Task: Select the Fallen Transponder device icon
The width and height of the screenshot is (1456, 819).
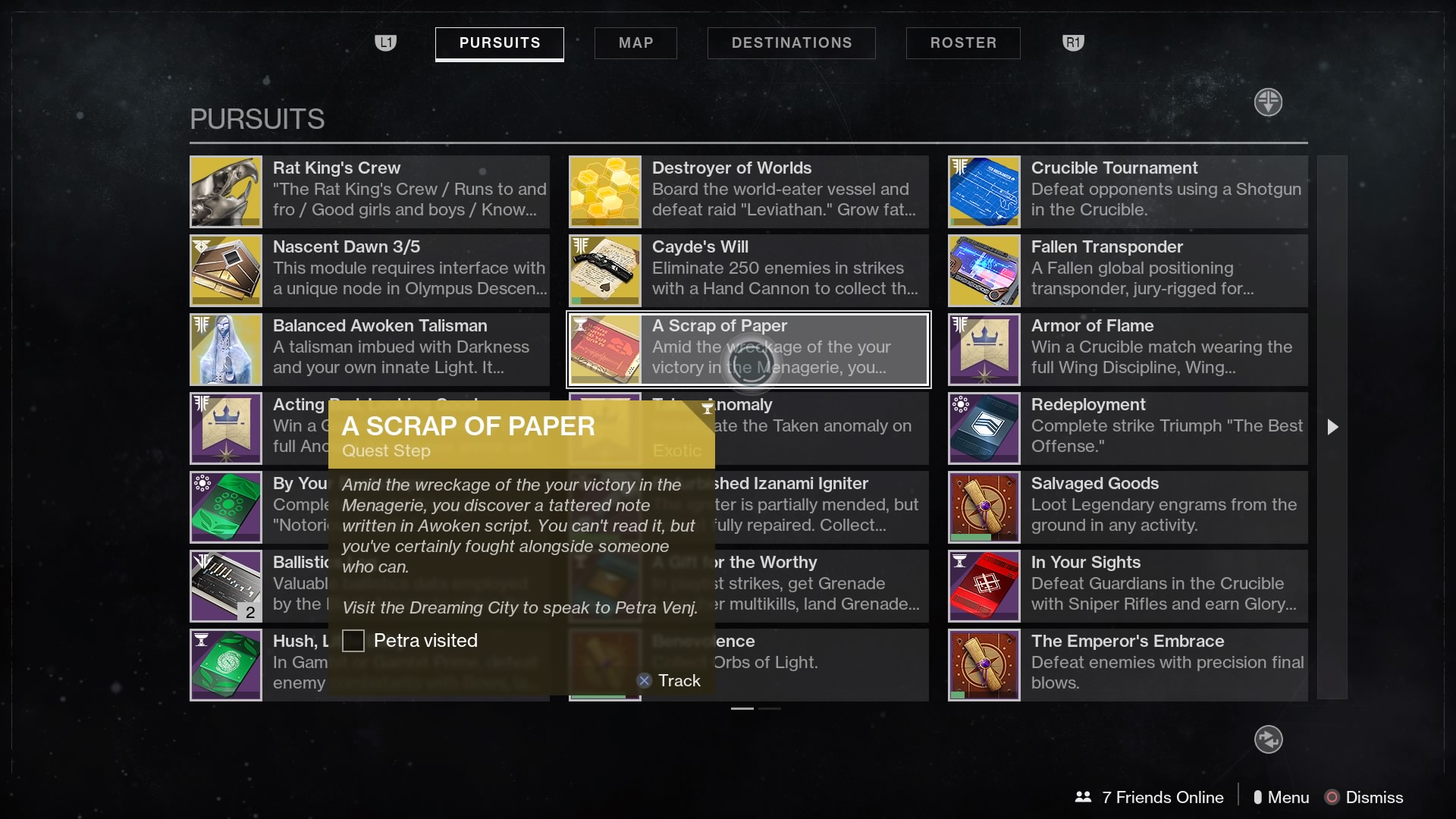Action: click(x=983, y=270)
